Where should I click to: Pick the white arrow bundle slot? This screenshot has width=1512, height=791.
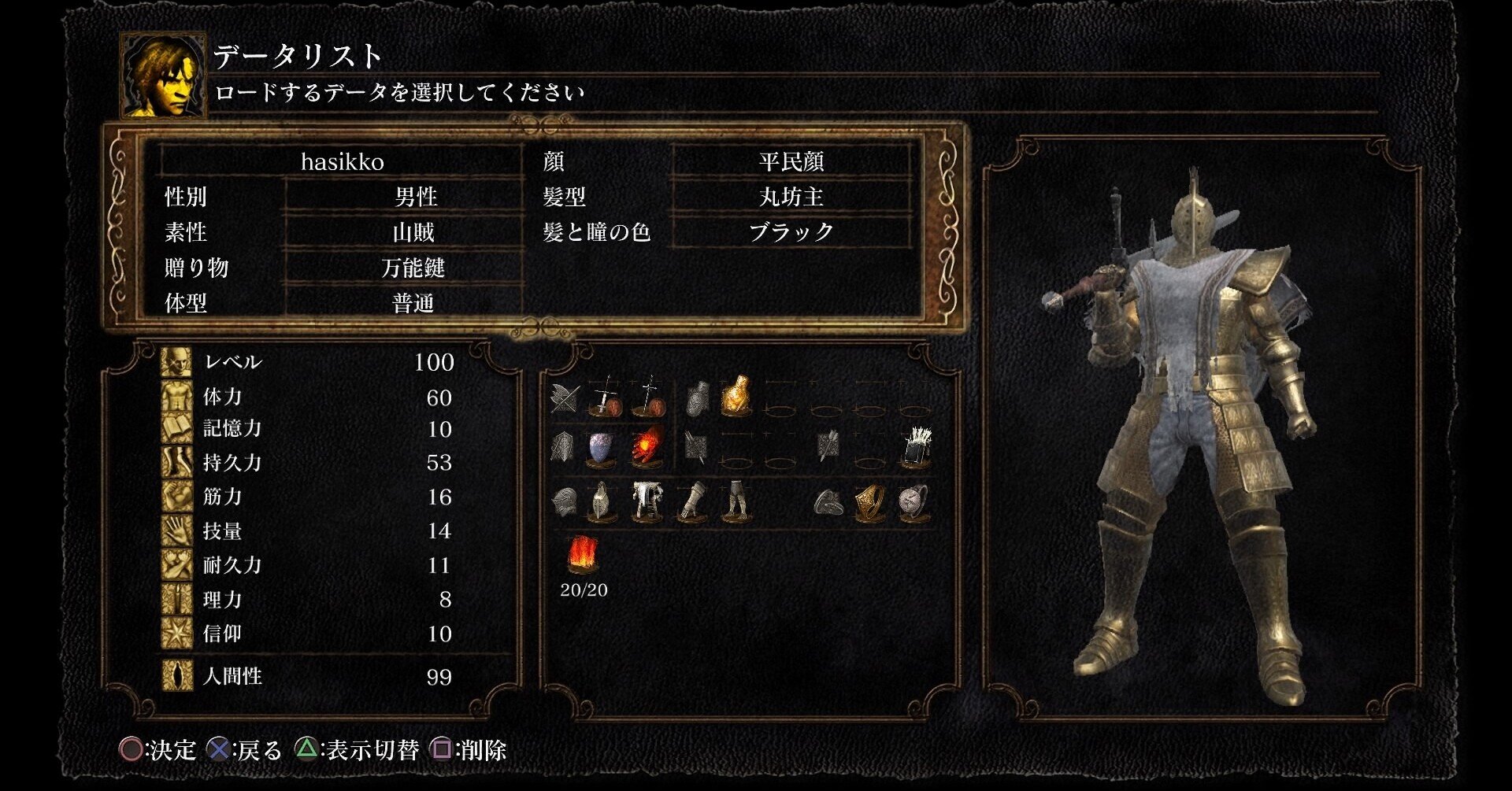pos(915,448)
